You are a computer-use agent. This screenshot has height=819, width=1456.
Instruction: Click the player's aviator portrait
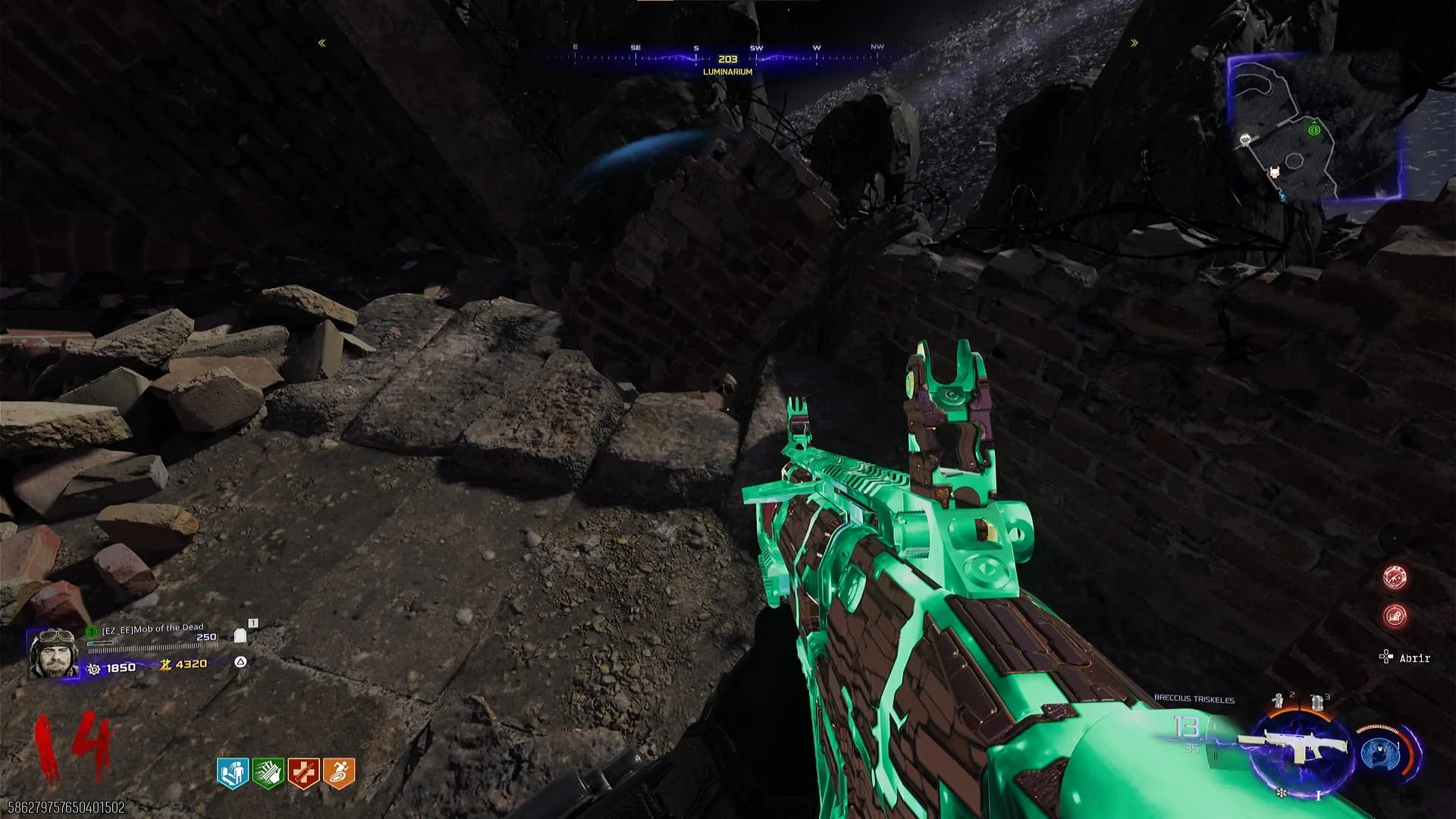tap(53, 653)
